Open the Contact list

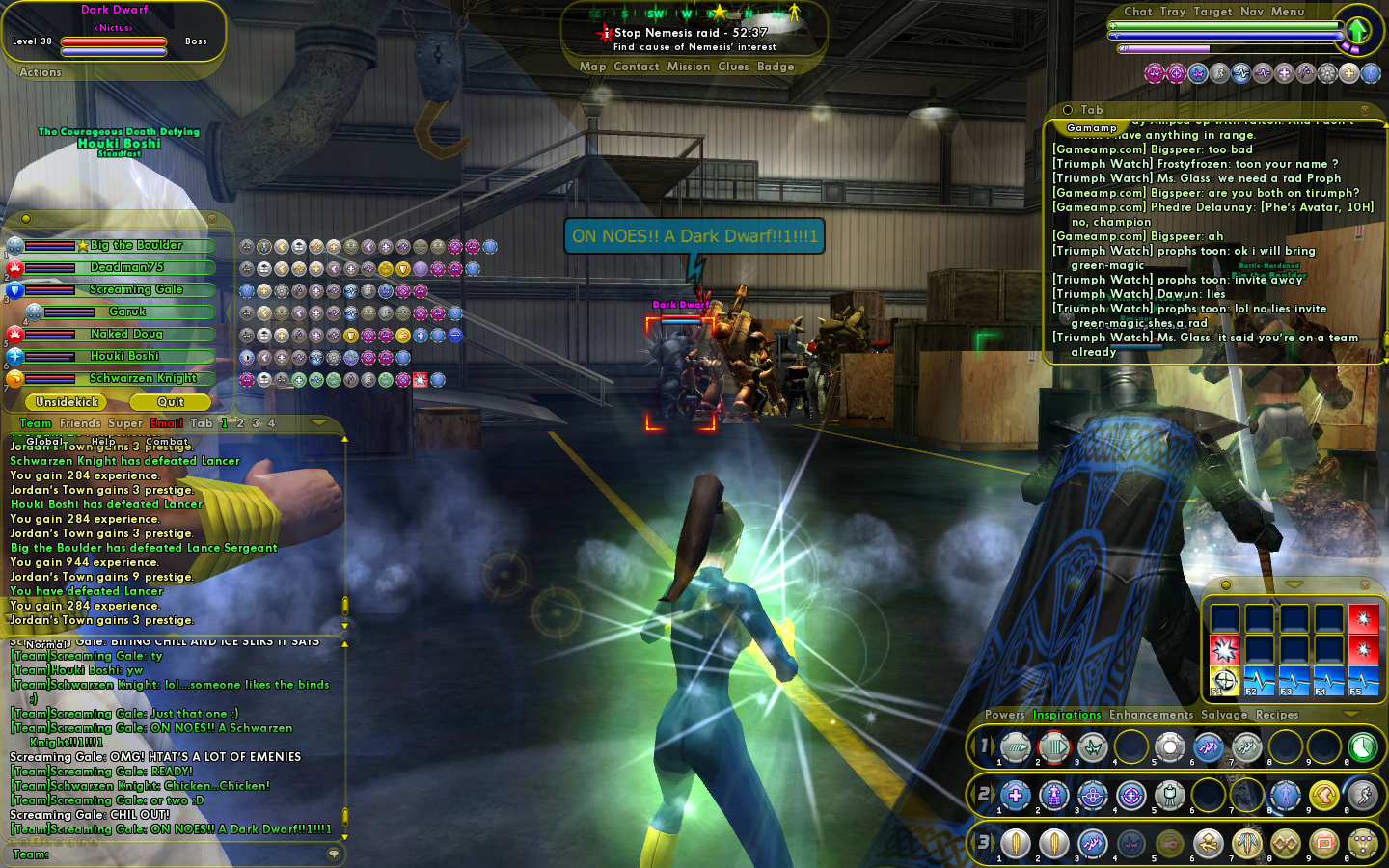coord(637,67)
